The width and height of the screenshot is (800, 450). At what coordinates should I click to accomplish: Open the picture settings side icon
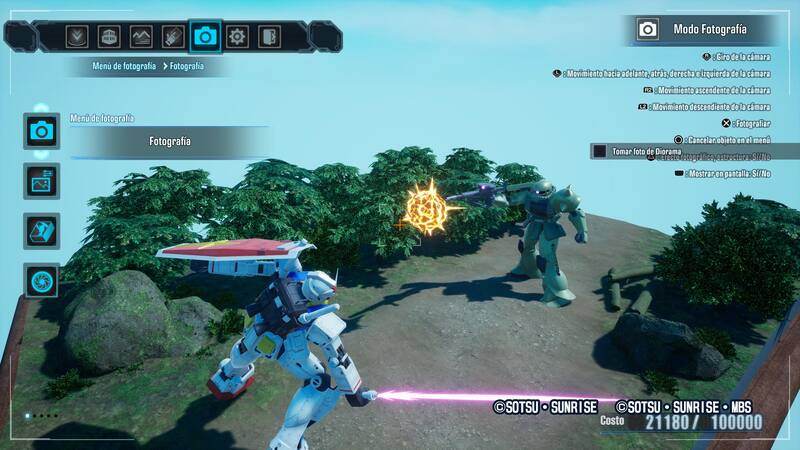pos(41,181)
